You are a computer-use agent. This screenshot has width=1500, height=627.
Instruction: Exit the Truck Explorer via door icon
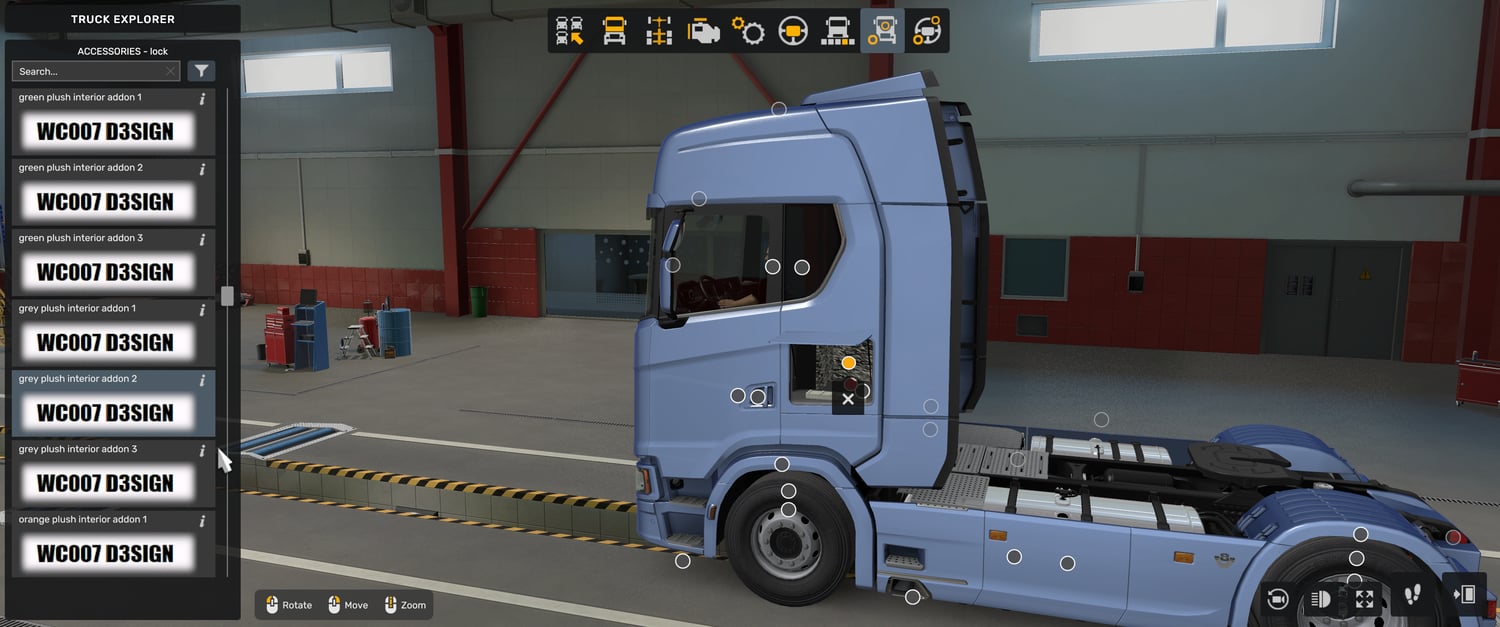[1464, 595]
